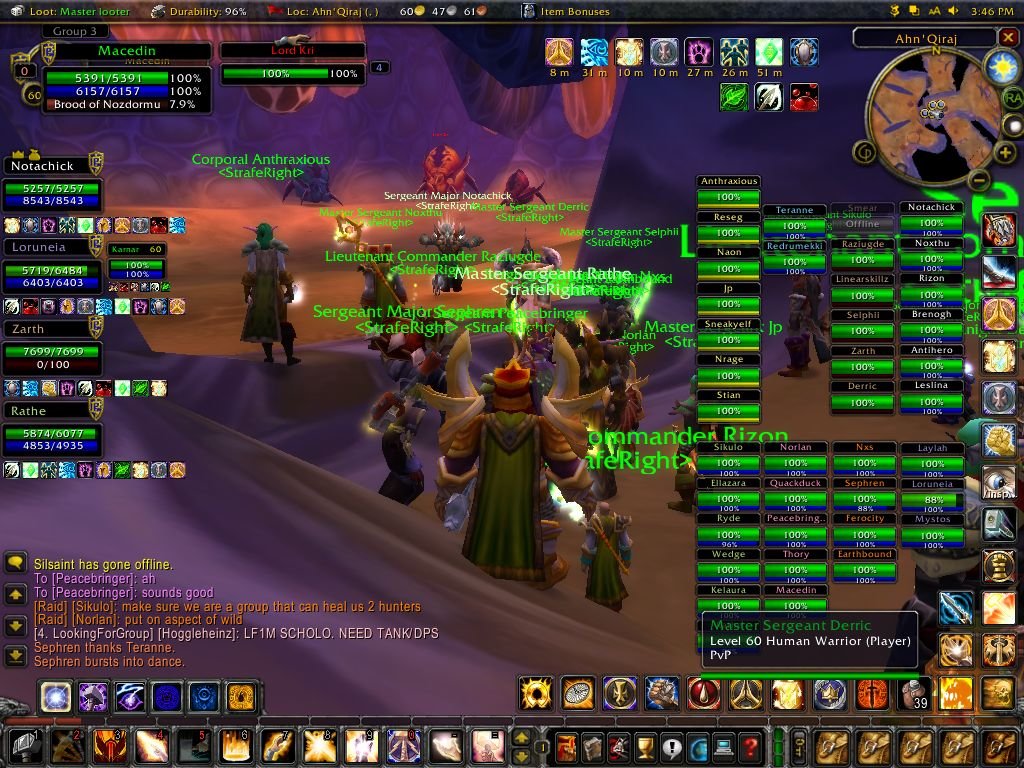Select the Earthbound raid frame
The image size is (1024, 768).
click(864, 563)
